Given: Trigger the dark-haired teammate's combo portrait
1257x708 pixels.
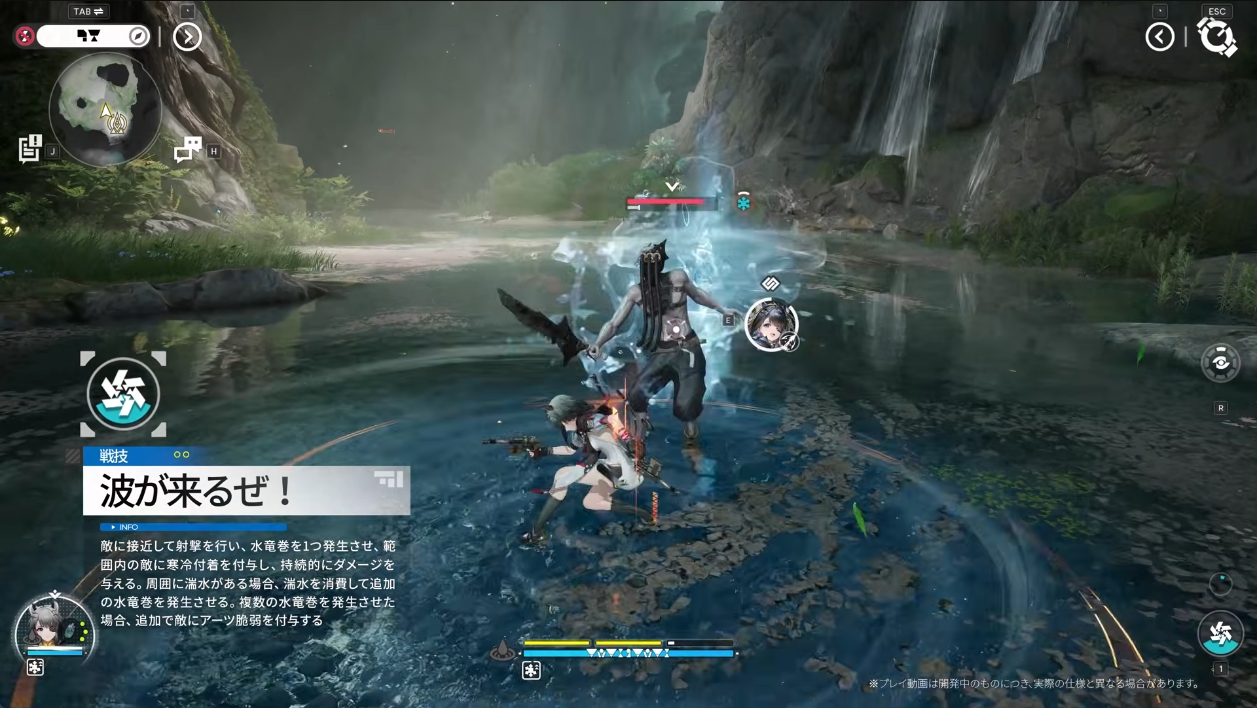Looking at the screenshot, I should pyautogui.click(x=771, y=324).
